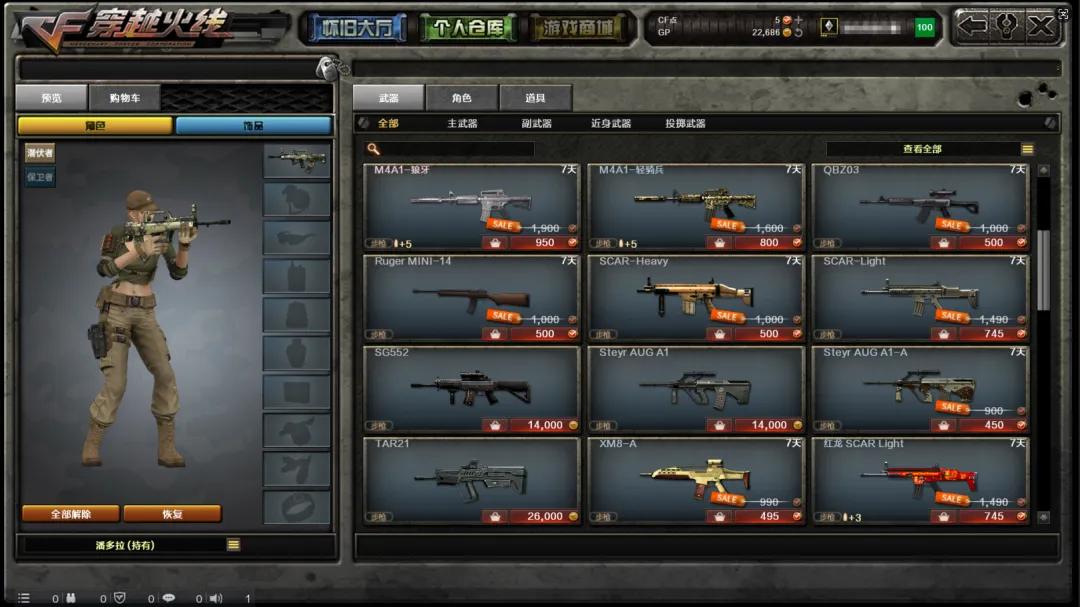
Task: Go to the 游戏商城 game shop
Action: coord(581,28)
